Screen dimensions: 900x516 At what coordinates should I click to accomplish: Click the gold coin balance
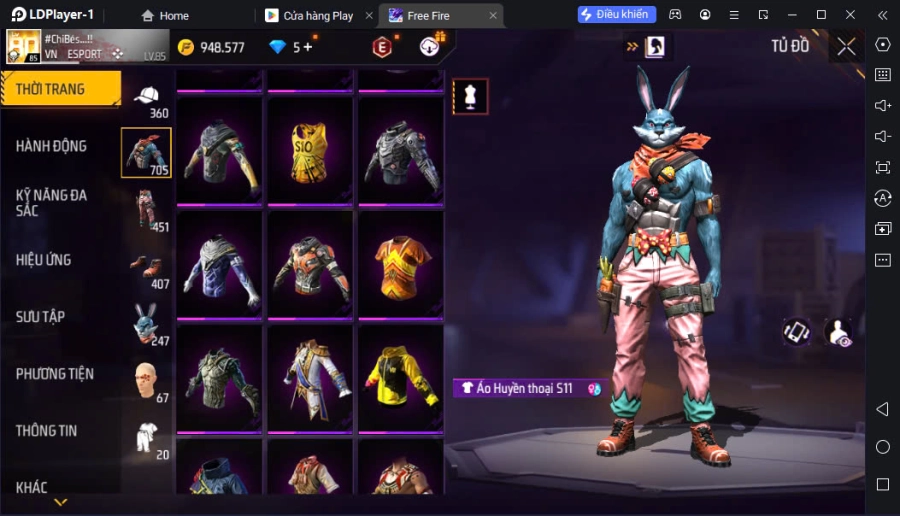click(211, 47)
